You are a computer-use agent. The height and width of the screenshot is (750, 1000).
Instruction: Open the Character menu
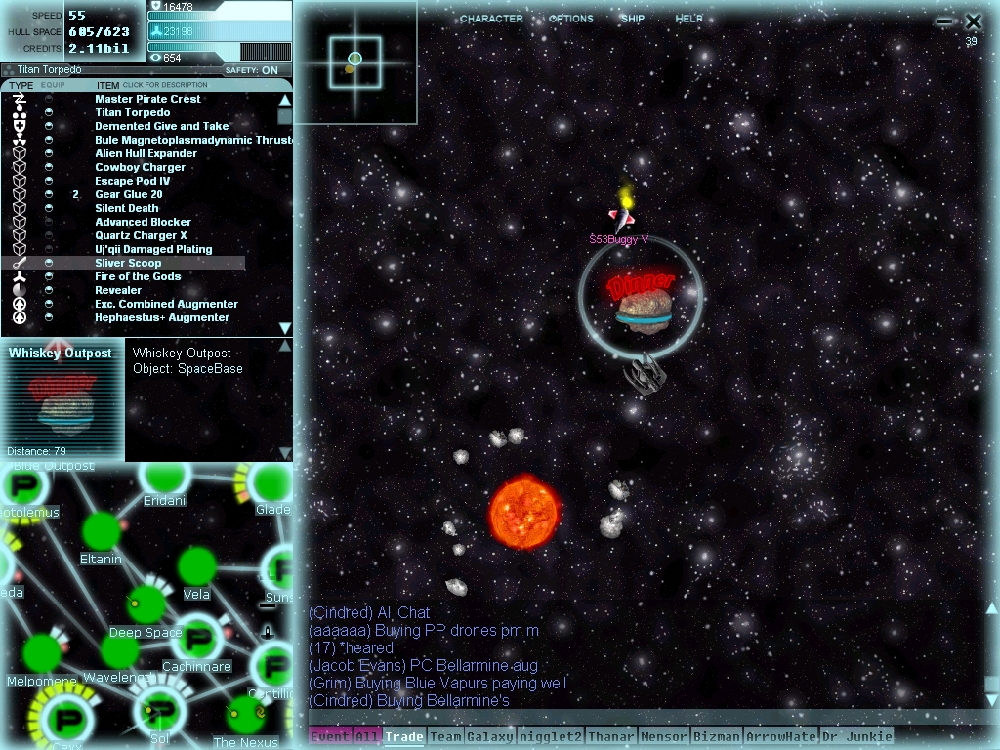(x=491, y=19)
